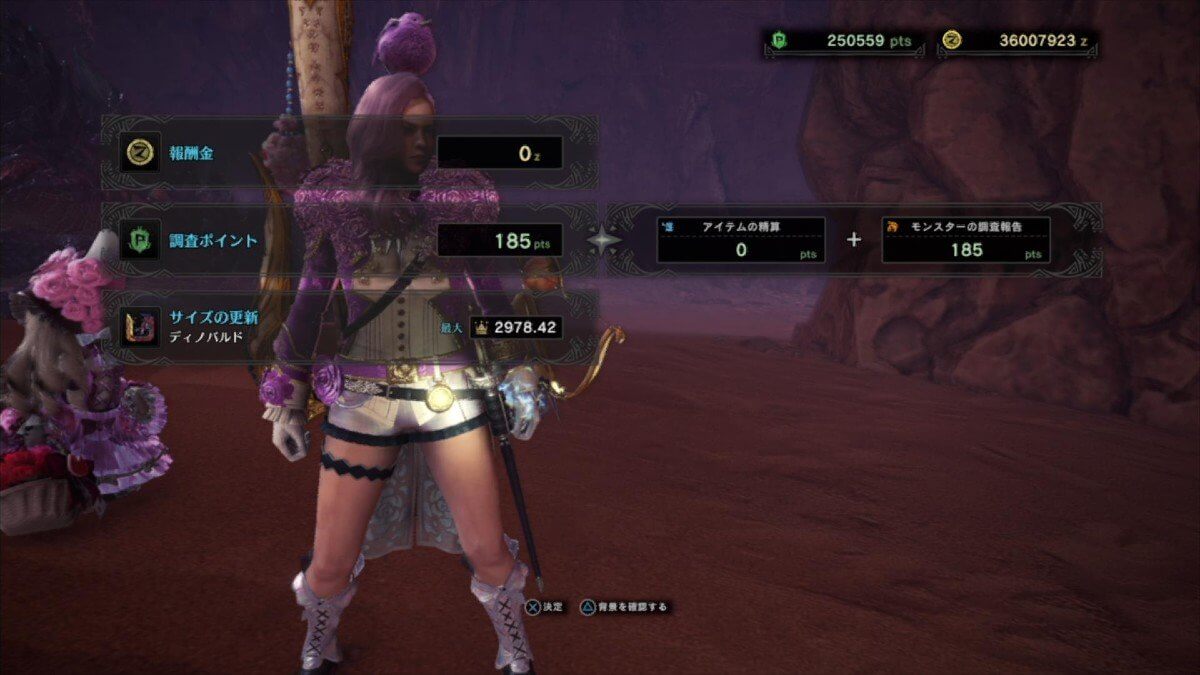Choose the サイズの更新 ディノバルド row
Viewport: 1200px width, 675px height.
click(348, 327)
